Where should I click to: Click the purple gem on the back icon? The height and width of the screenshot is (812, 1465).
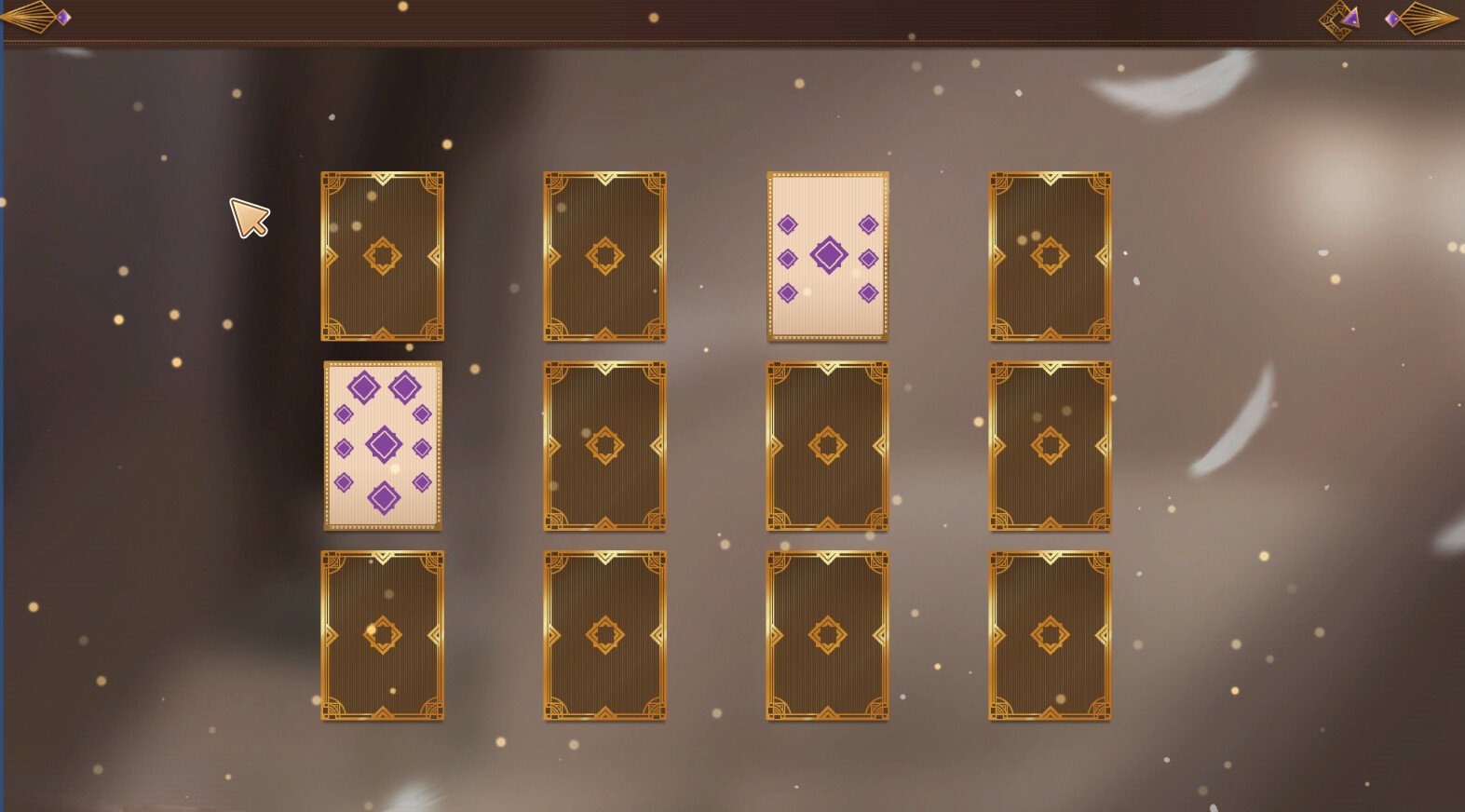(64, 15)
